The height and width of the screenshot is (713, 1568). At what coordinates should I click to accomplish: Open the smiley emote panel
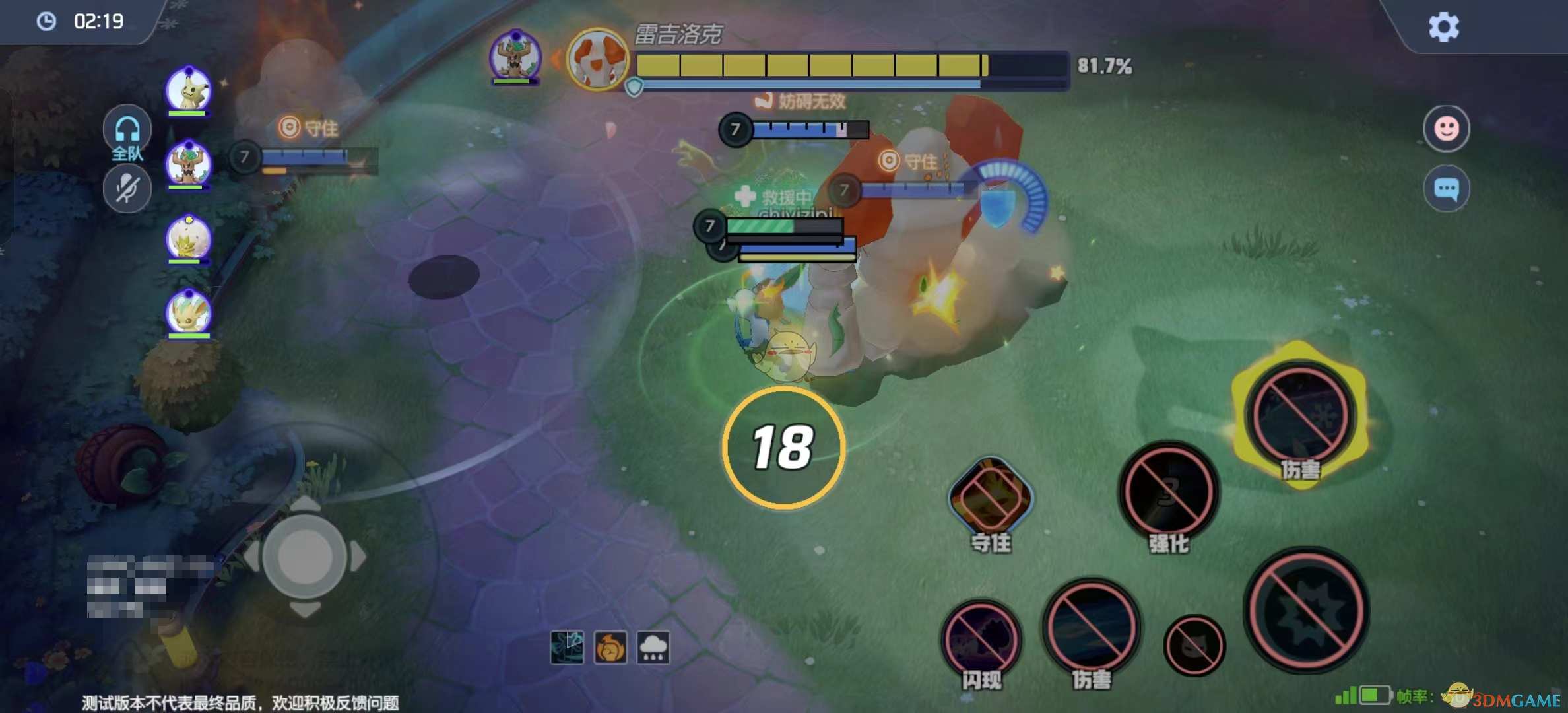(x=1446, y=128)
